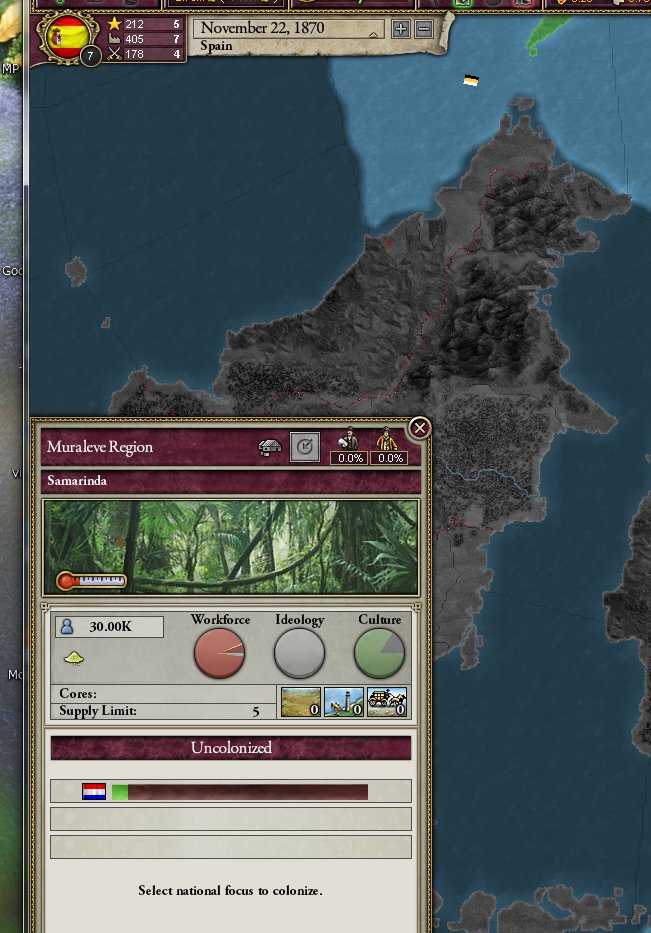Click the Ideology pie chart
This screenshot has height=933, width=651.
[x=299, y=653]
